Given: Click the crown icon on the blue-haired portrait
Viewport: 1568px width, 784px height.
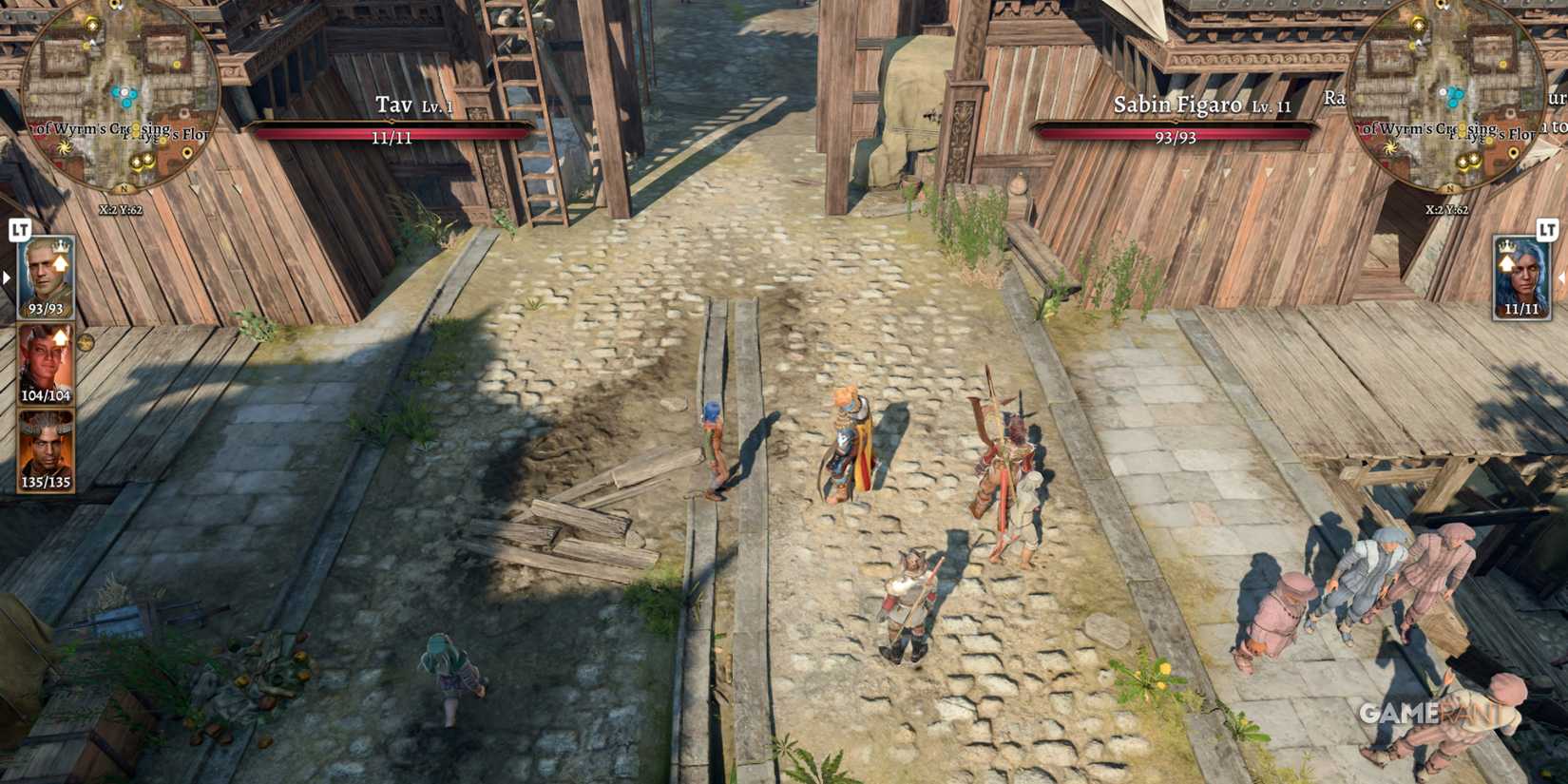Looking at the screenshot, I should point(1507,248).
